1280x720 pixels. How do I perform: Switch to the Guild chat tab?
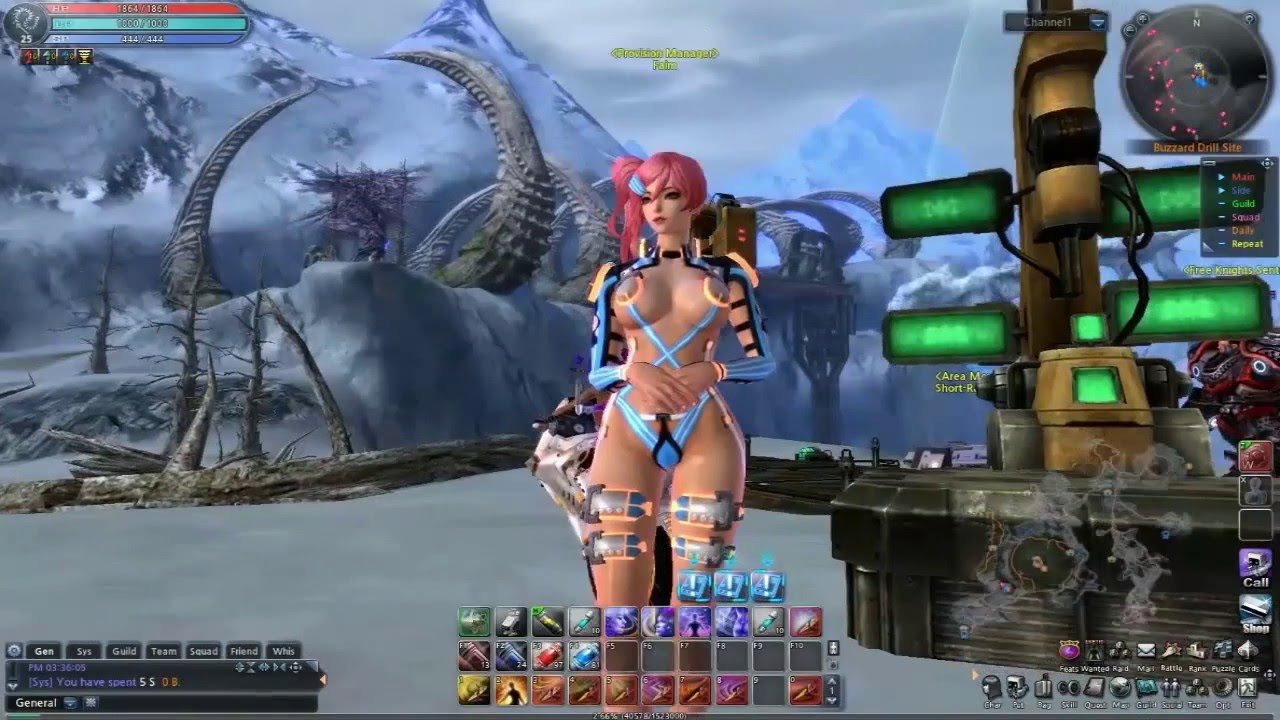tap(124, 651)
